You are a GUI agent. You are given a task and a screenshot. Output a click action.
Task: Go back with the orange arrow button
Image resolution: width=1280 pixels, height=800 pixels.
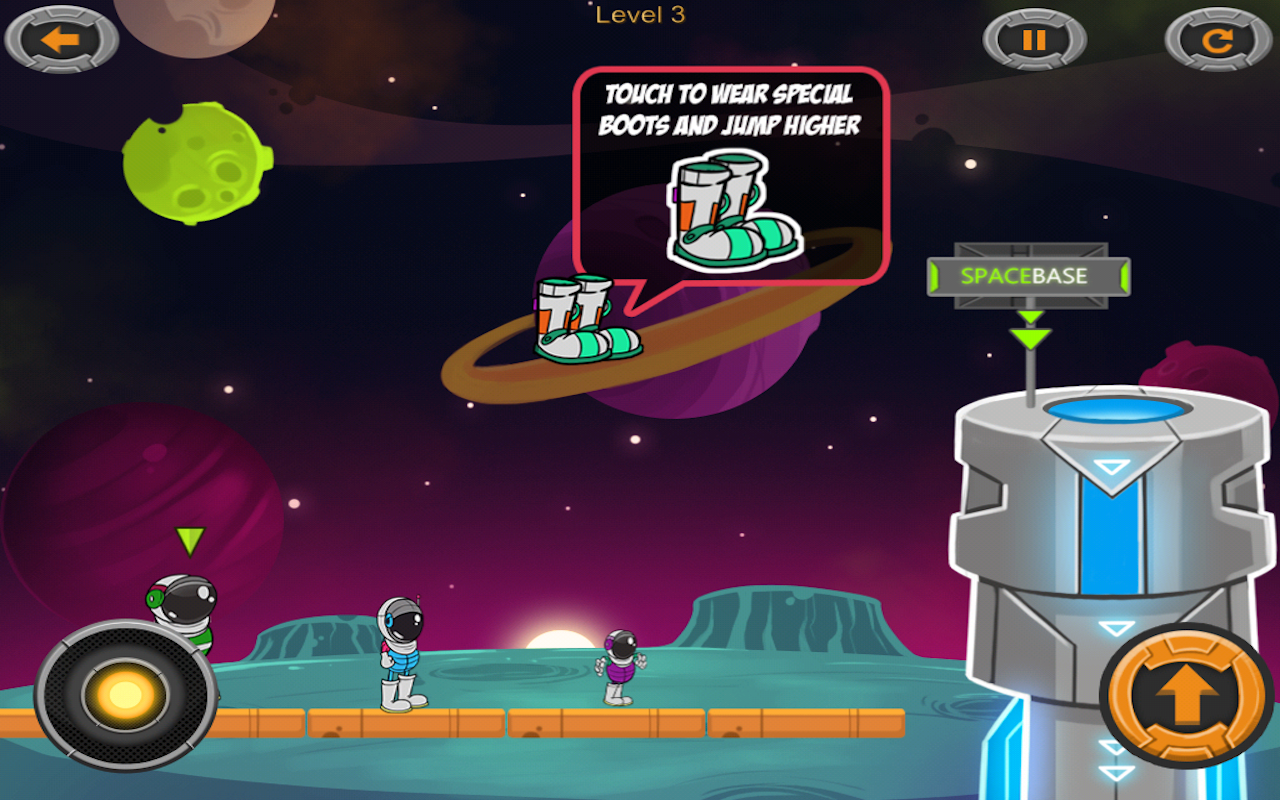tap(61, 40)
